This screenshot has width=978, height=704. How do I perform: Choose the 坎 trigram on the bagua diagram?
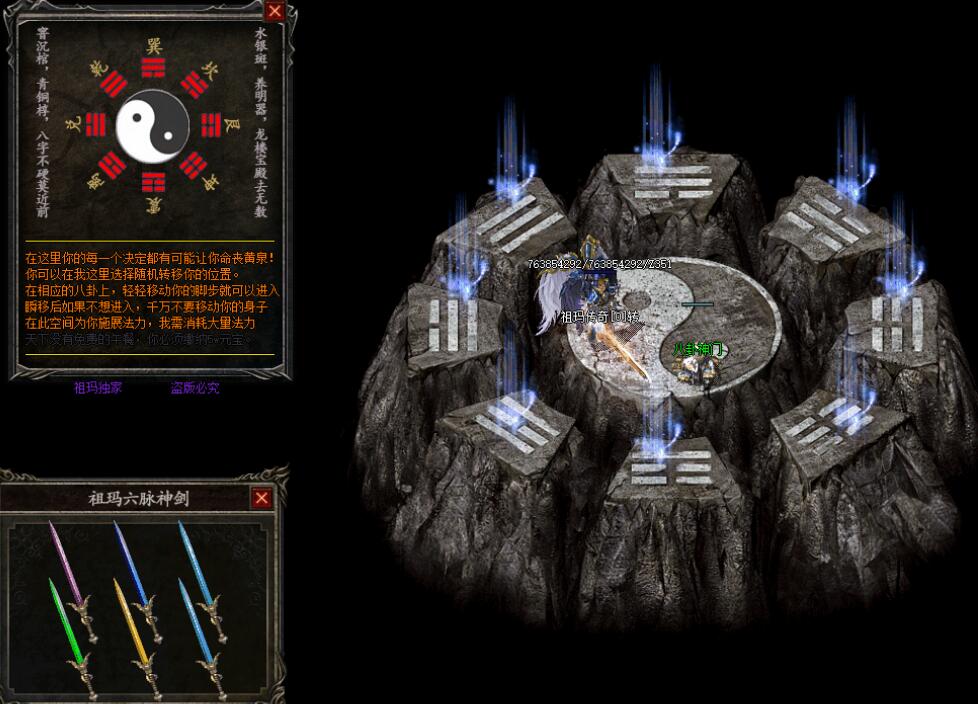click(x=195, y=84)
